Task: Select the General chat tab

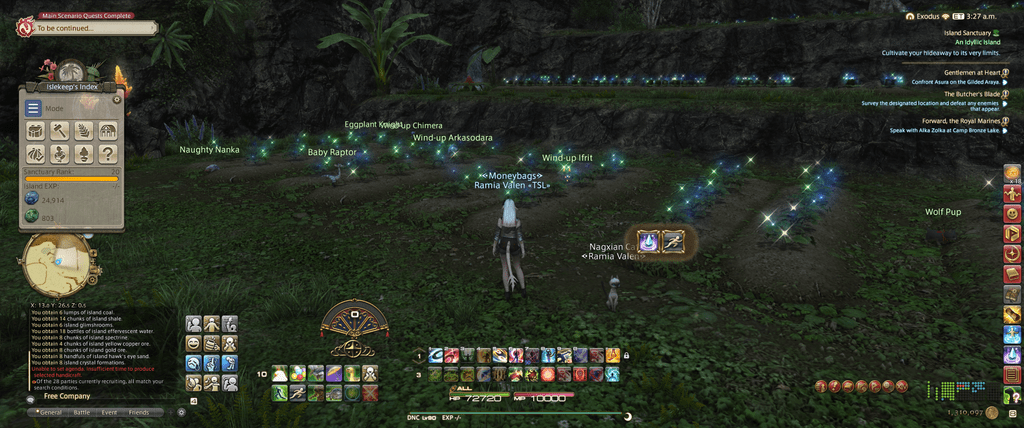Action: click(x=49, y=411)
